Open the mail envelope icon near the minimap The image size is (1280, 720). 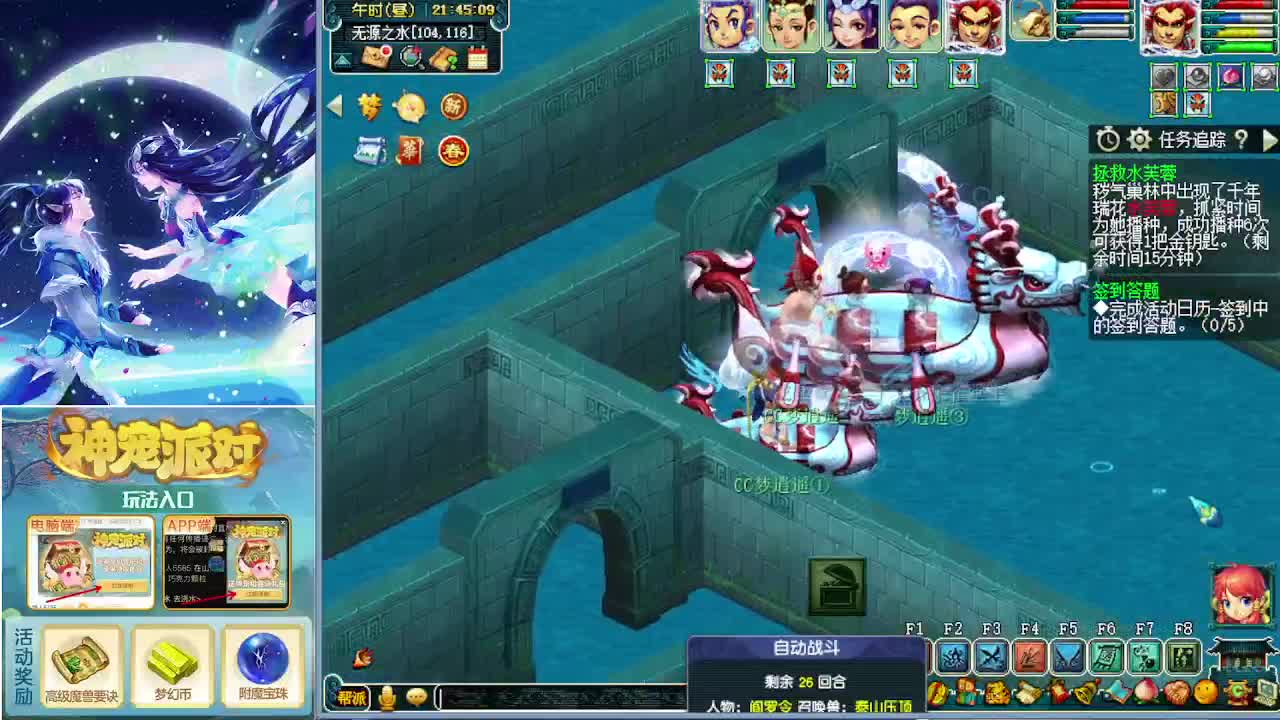tap(374, 57)
